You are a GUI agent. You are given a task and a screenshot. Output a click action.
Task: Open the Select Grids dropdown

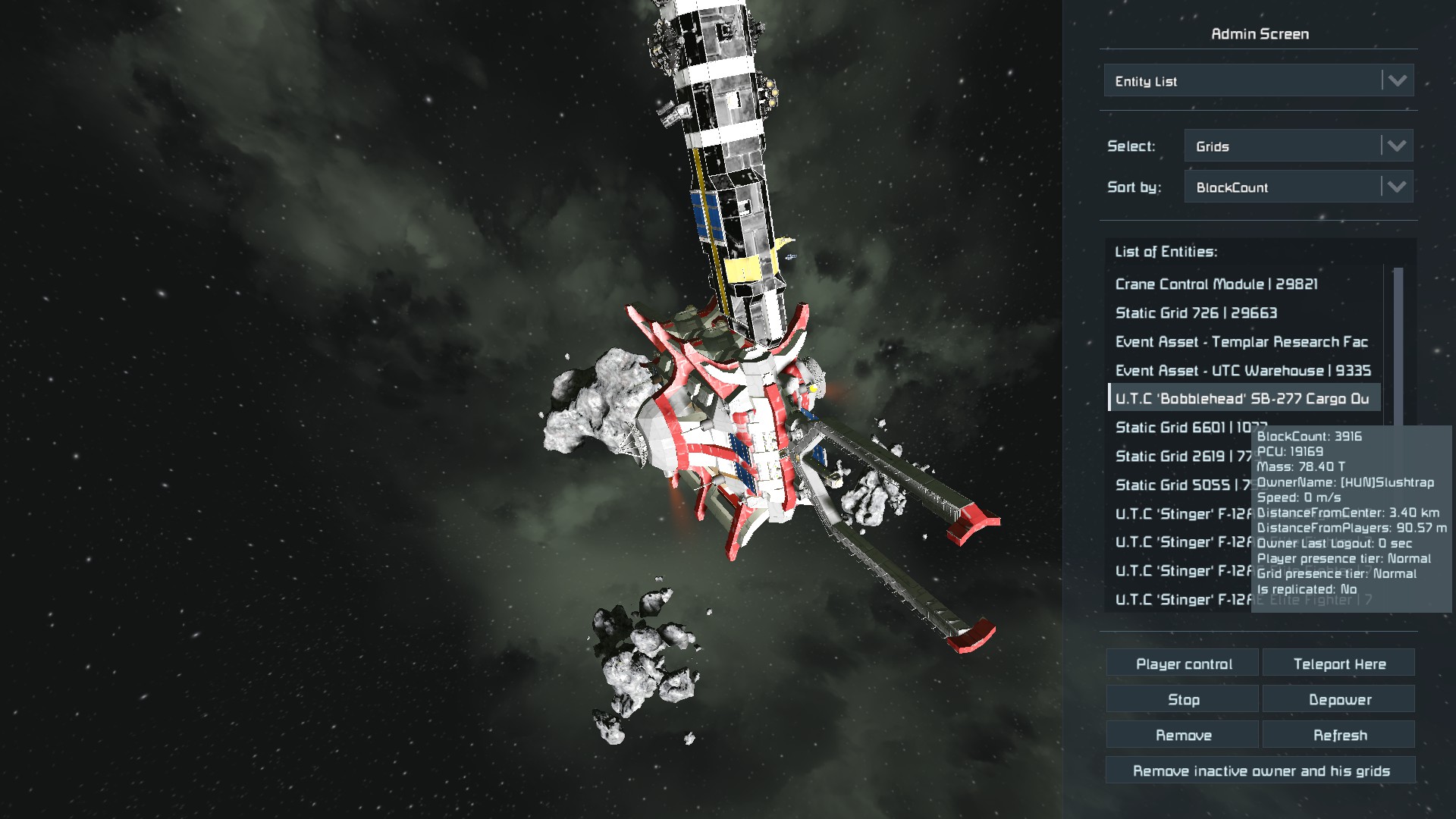coord(1298,146)
